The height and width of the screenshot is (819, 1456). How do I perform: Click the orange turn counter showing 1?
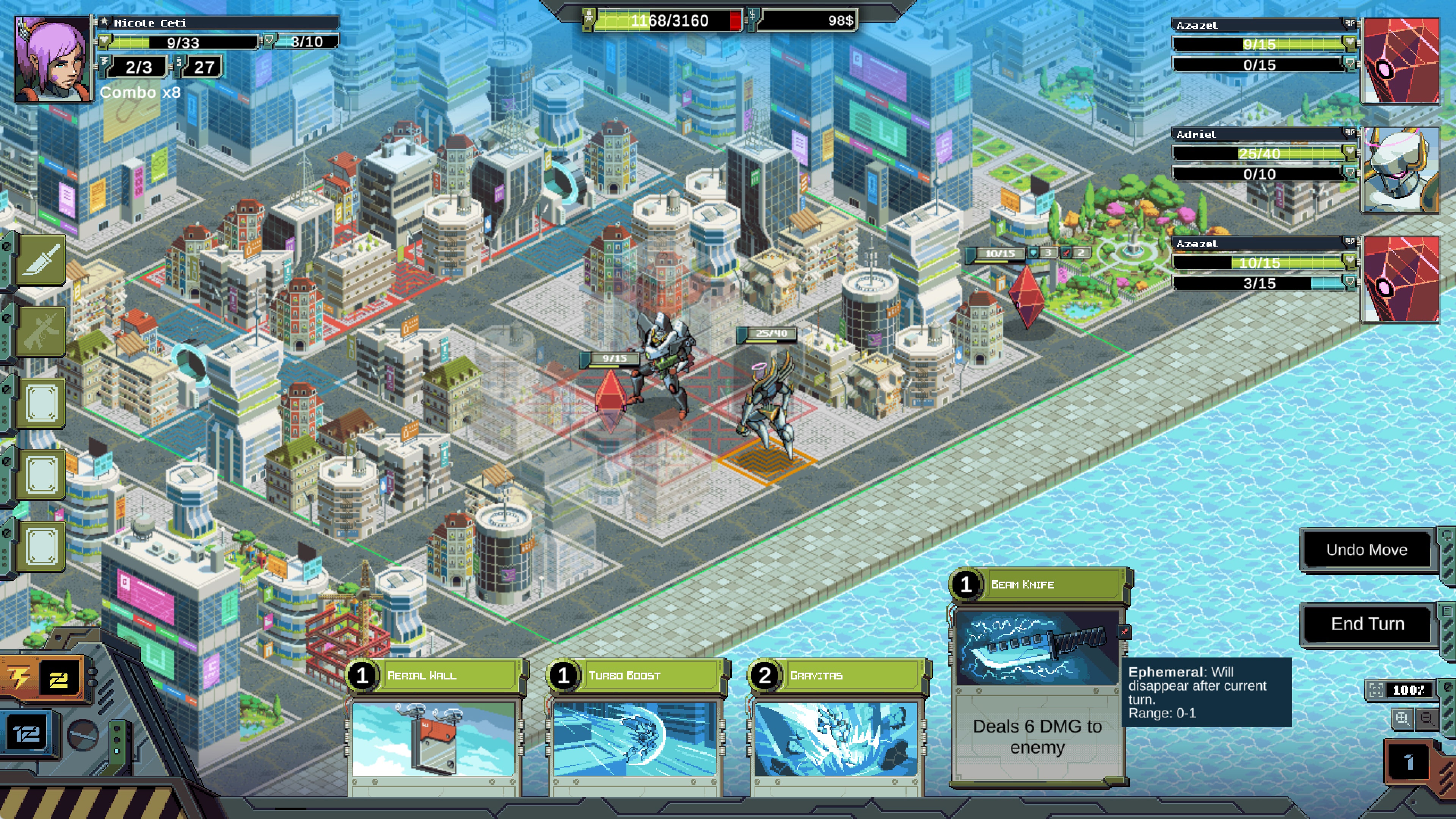tap(1408, 761)
